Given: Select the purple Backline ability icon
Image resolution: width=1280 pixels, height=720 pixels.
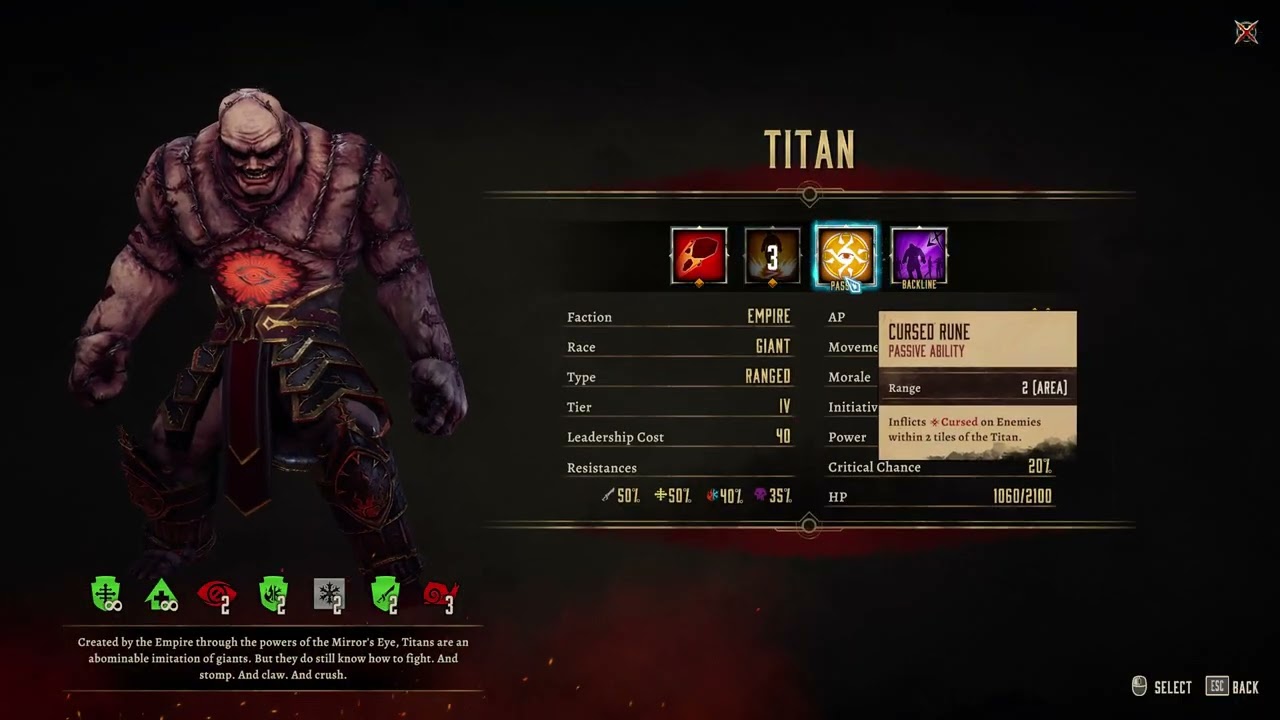Looking at the screenshot, I should (x=919, y=256).
